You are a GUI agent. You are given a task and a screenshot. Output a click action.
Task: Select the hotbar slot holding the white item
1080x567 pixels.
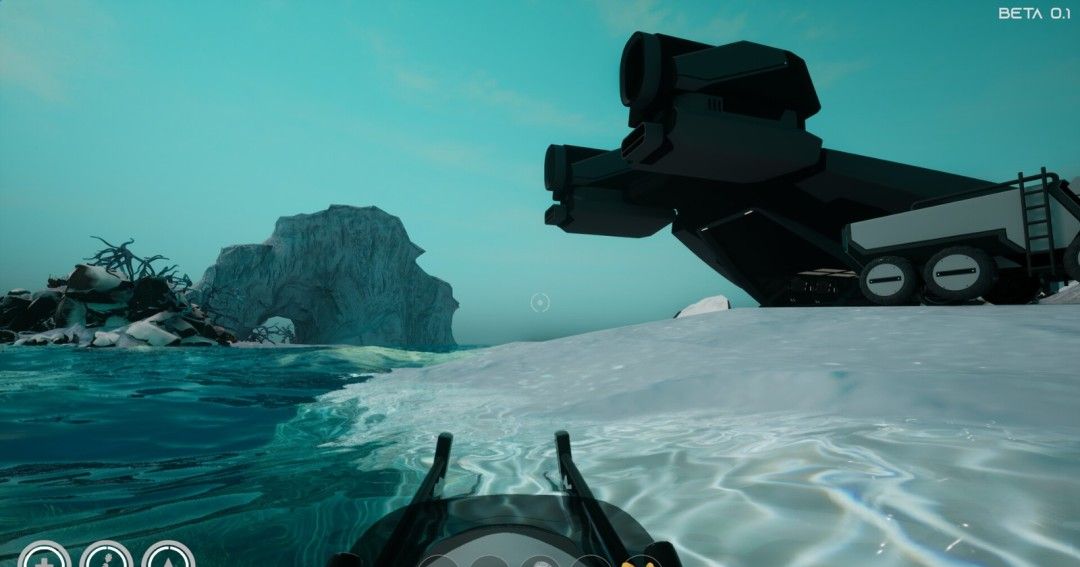point(539,562)
